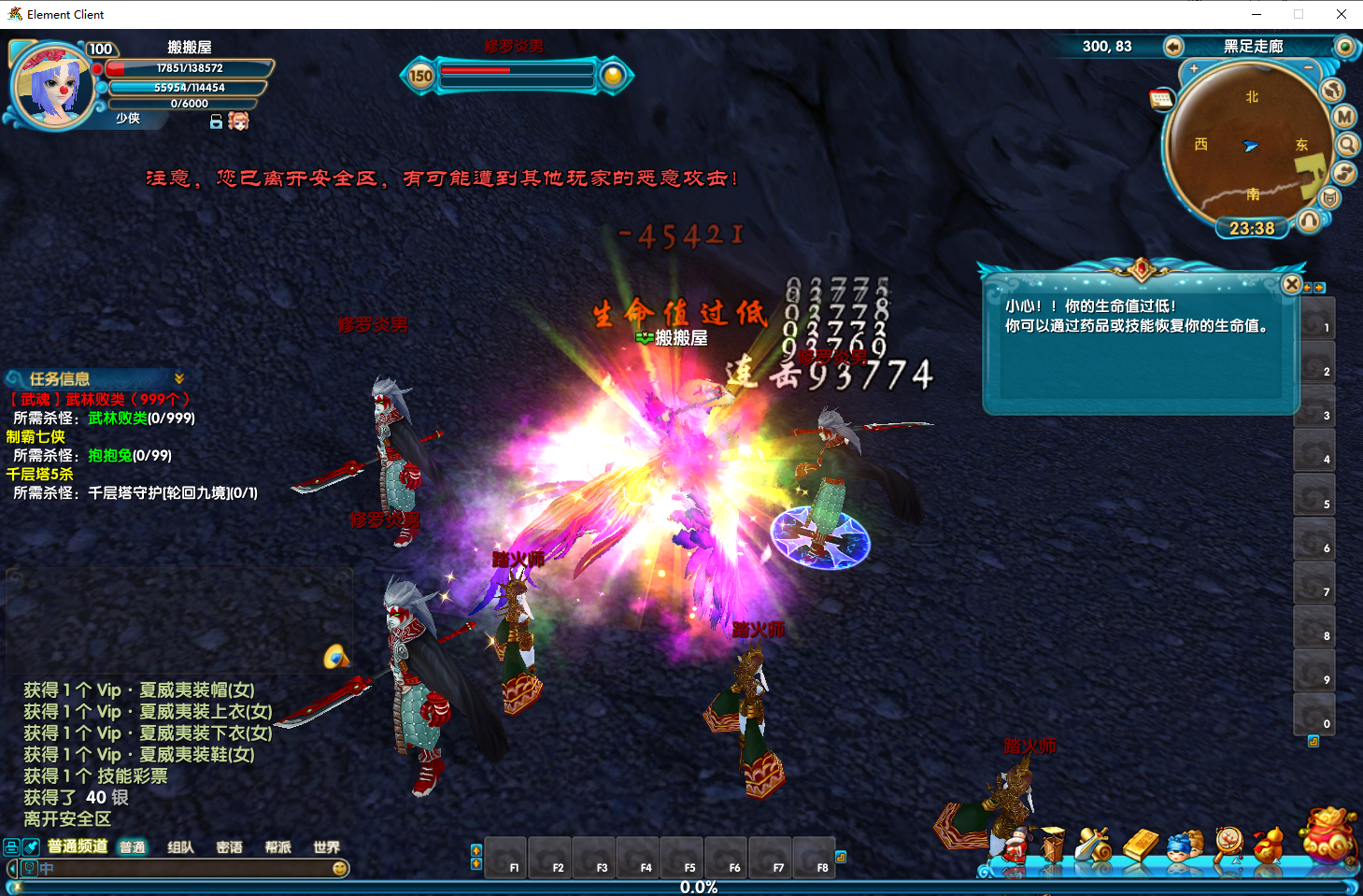Open the sword-and-scroll skills icon
The image size is (1363, 896).
(x=1094, y=844)
